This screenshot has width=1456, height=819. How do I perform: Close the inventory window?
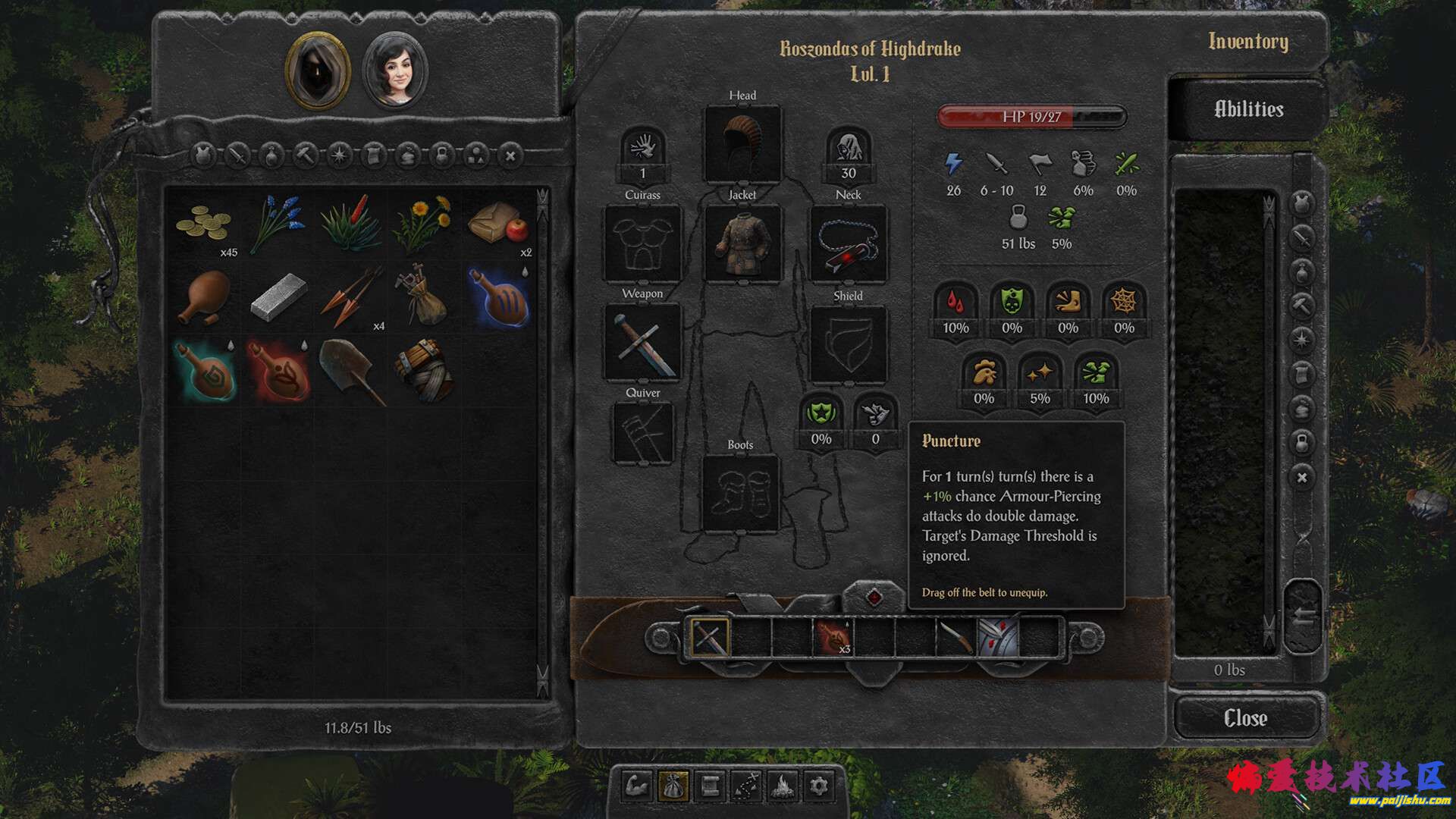1245,718
